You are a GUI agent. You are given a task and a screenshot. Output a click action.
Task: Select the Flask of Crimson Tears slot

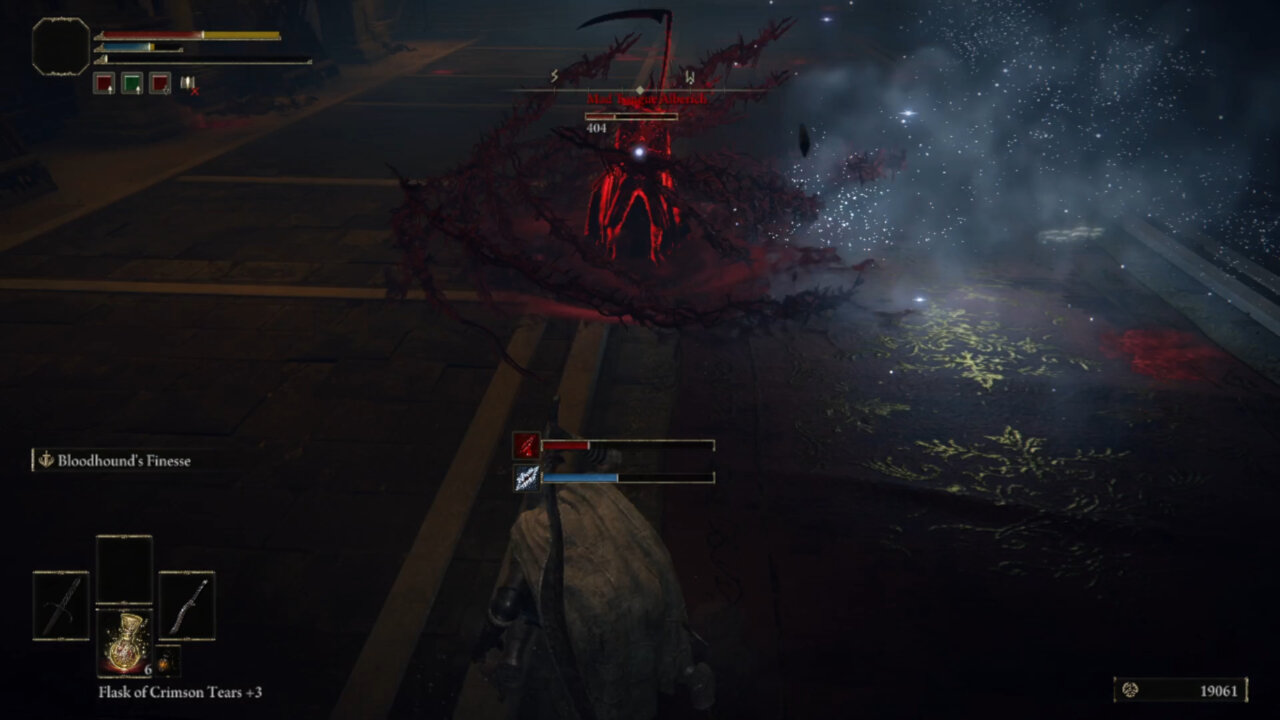[x=124, y=642]
